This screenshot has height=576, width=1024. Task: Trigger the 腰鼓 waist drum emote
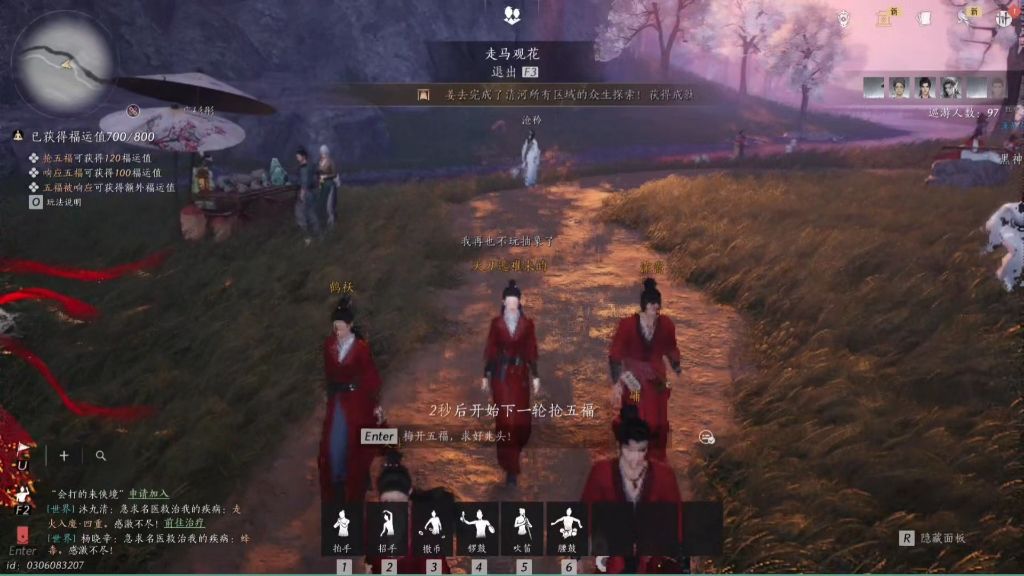pyautogui.click(x=568, y=527)
